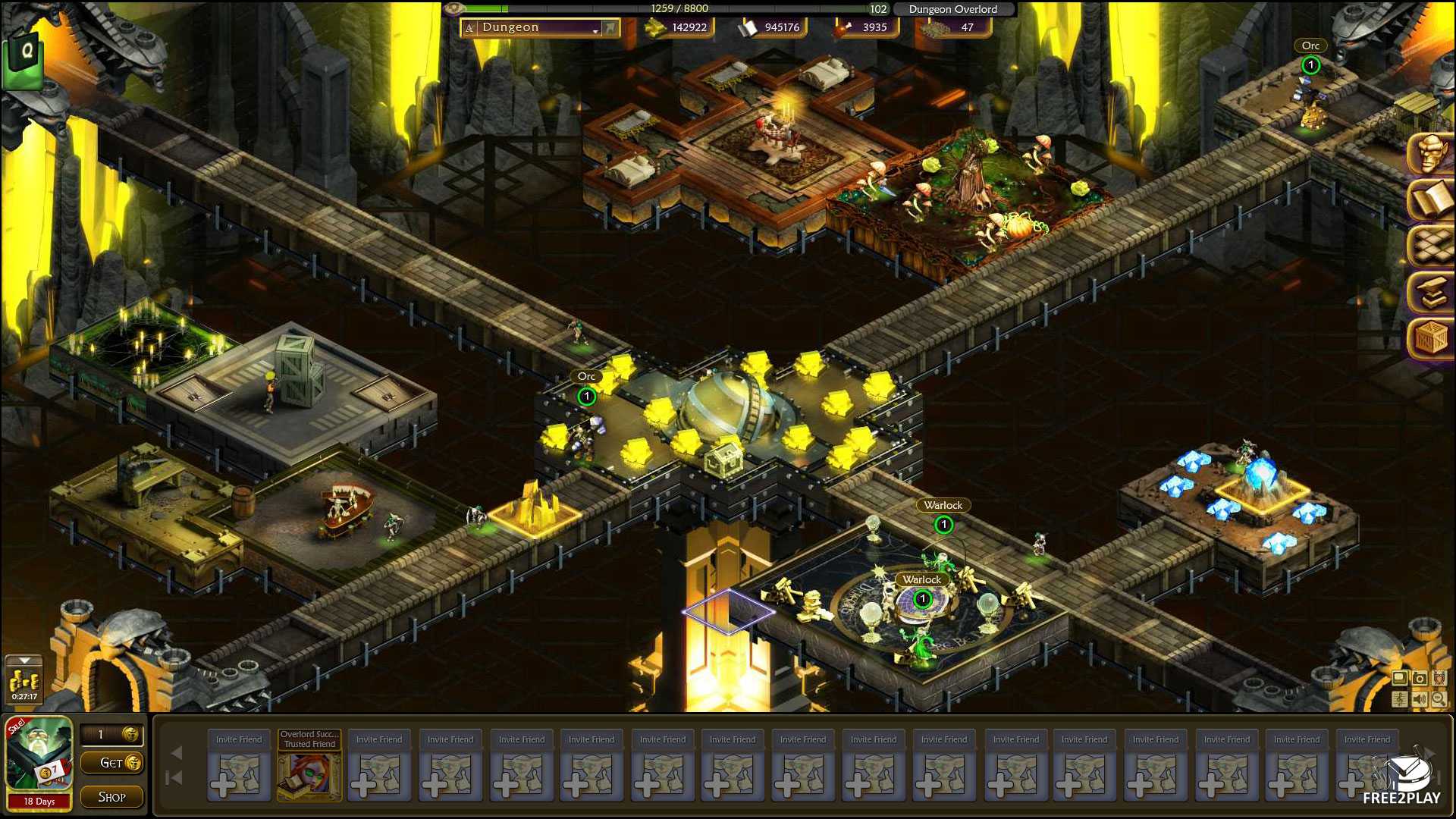Open the green quest book
1456x819 pixels.
tap(24, 55)
